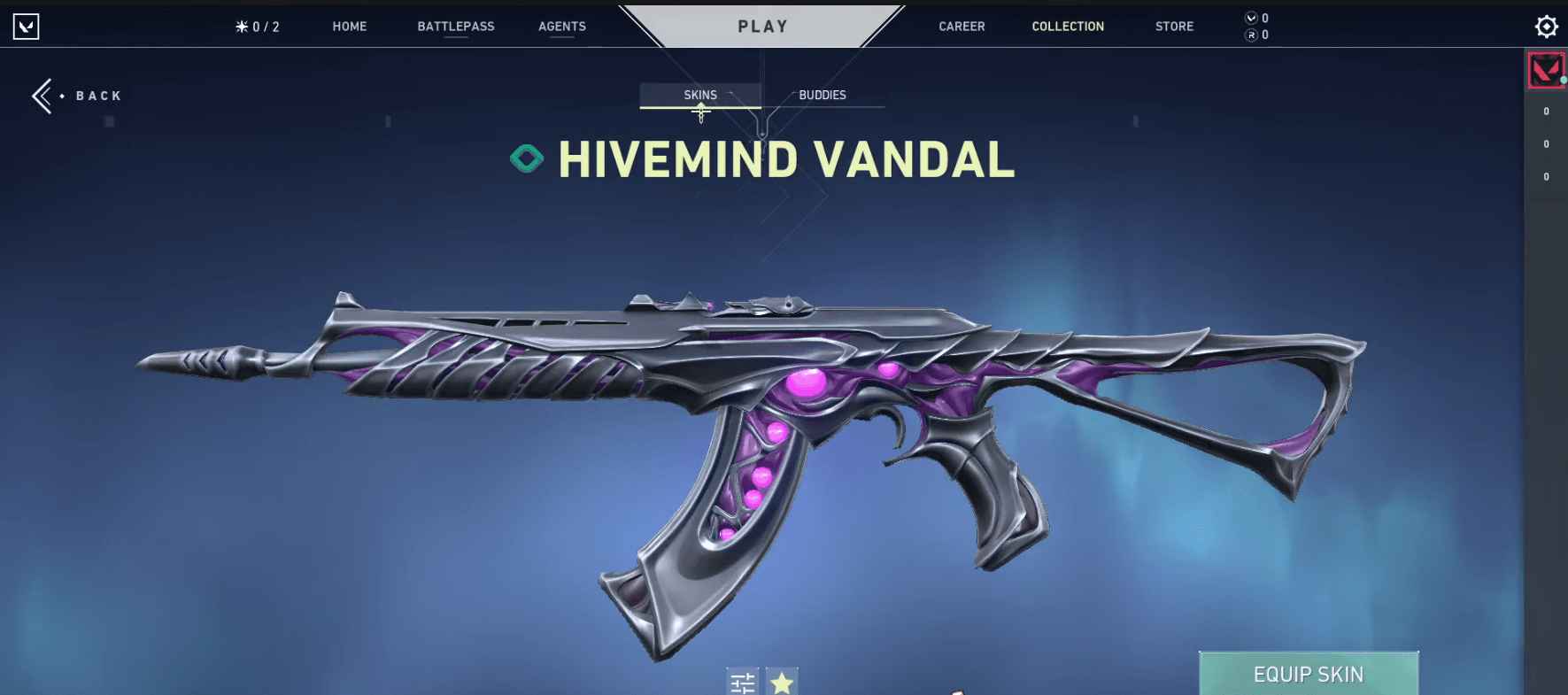The width and height of the screenshot is (1568, 695).
Task: Open the BATTLEPASS menu
Action: [456, 27]
